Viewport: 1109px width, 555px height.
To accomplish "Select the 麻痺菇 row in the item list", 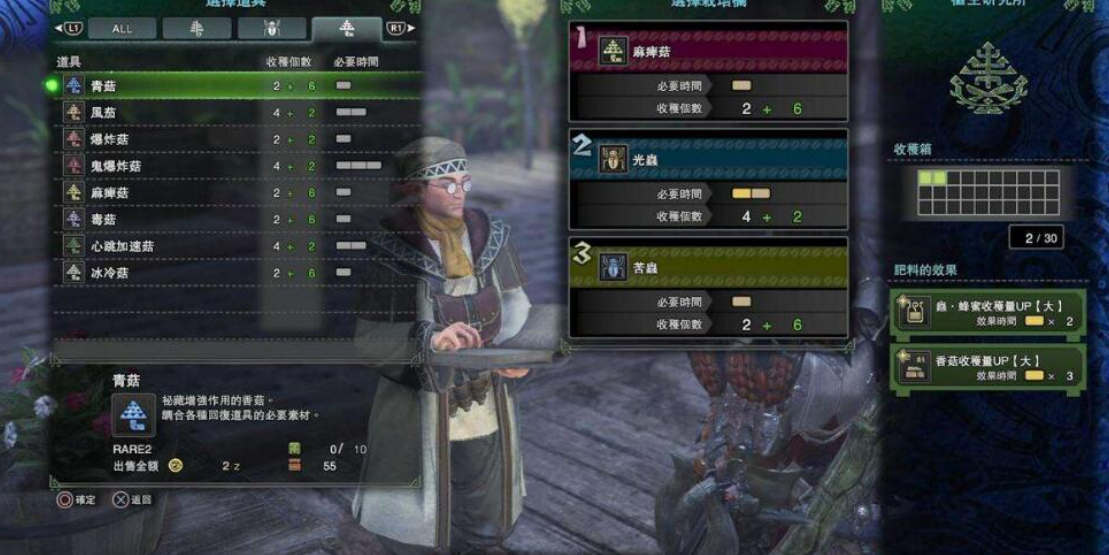I will click(x=235, y=192).
